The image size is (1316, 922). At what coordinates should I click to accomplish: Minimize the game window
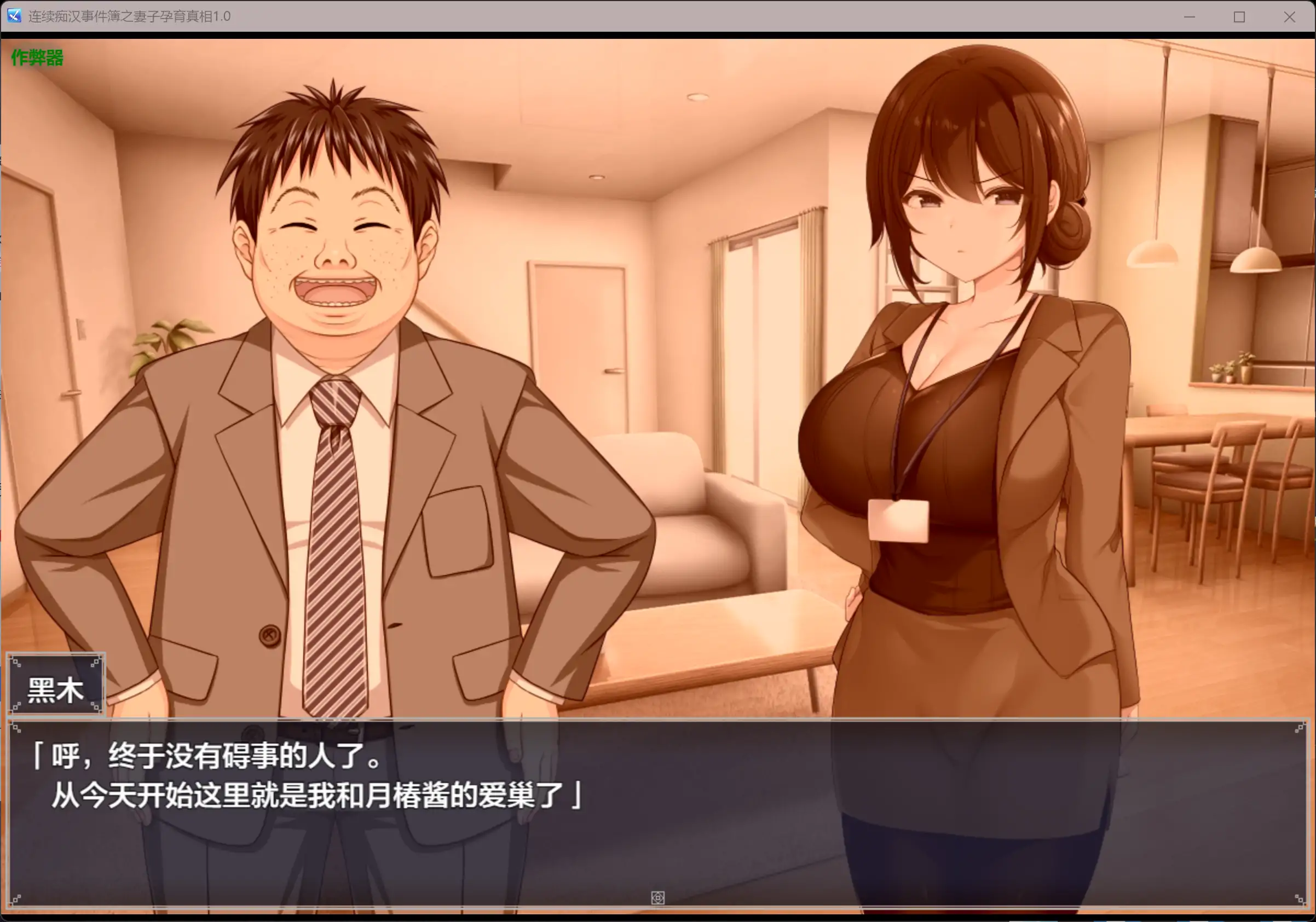(1189, 16)
